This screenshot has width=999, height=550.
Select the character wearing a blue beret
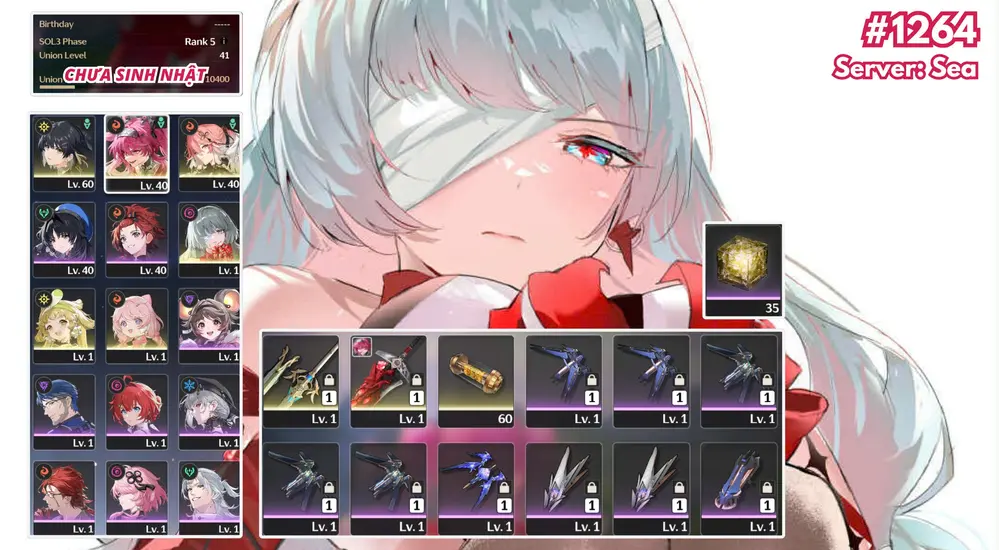coord(64,239)
